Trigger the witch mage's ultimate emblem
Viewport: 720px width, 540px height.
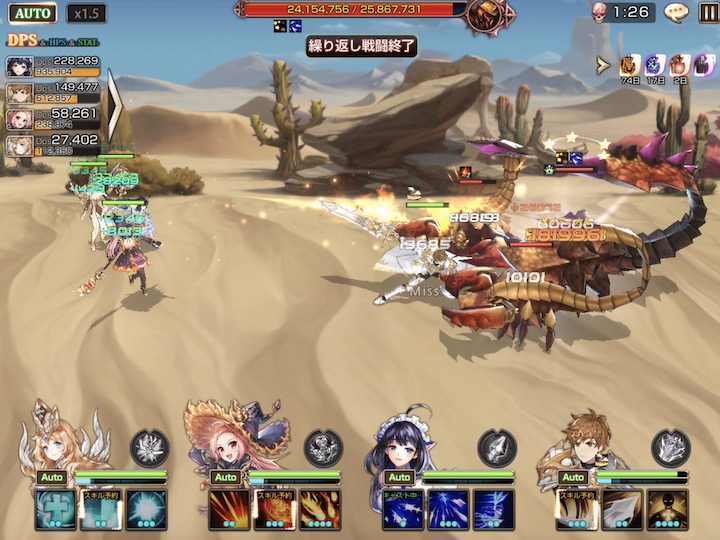(323, 448)
